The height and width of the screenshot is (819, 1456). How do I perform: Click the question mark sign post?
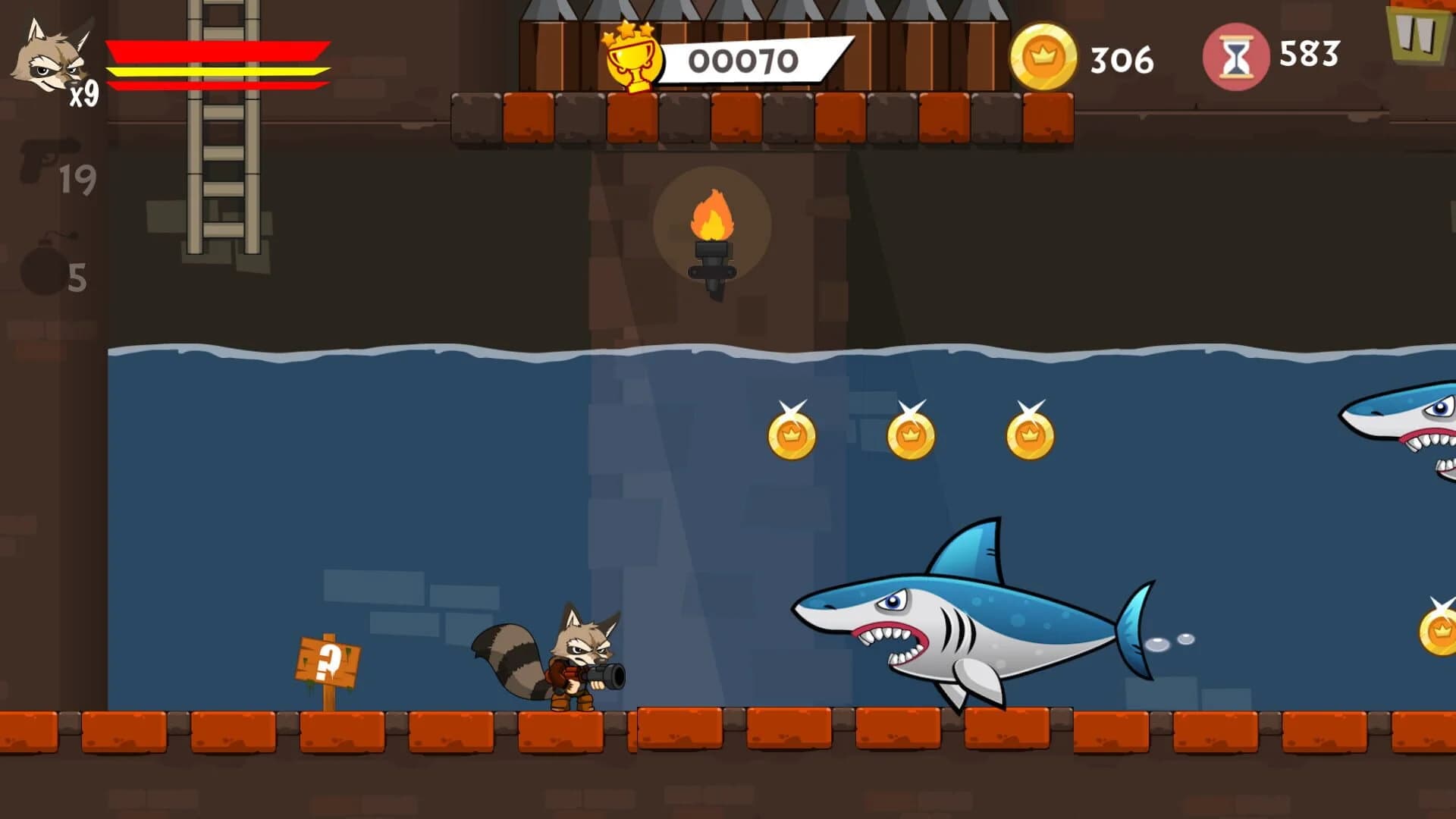[326, 660]
